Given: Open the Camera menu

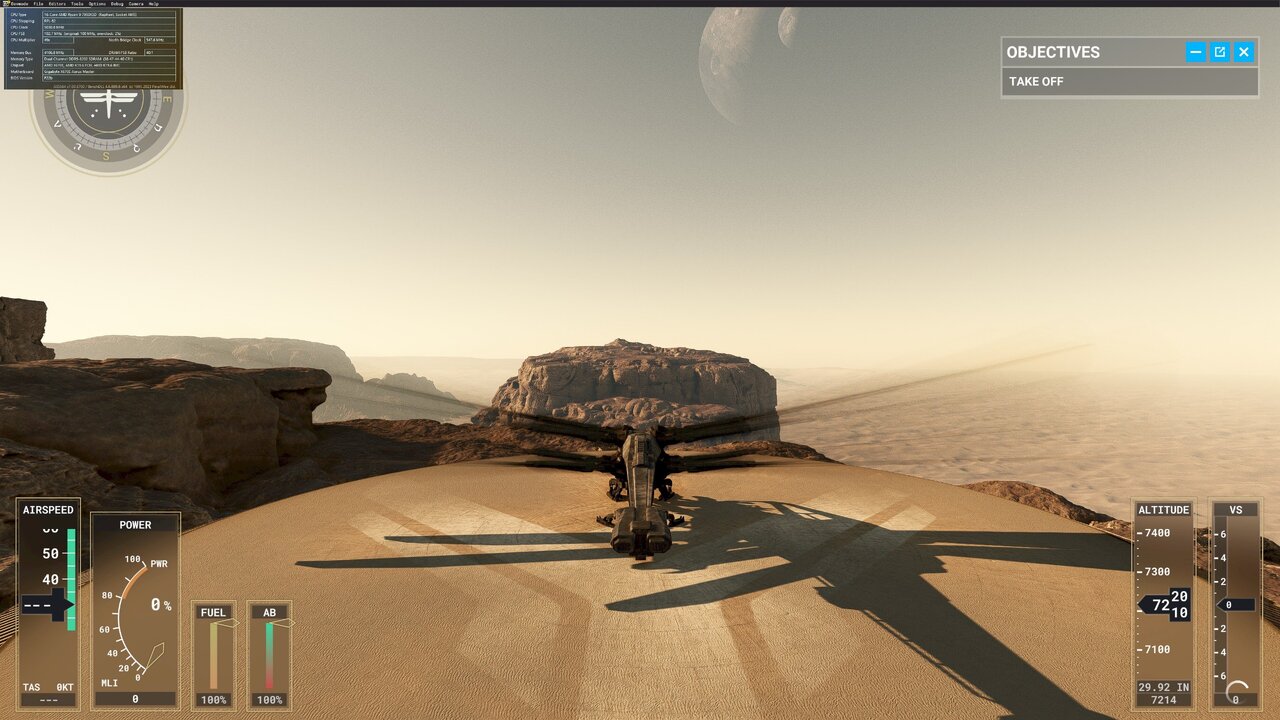Looking at the screenshot, I should (x=135, y=4).
